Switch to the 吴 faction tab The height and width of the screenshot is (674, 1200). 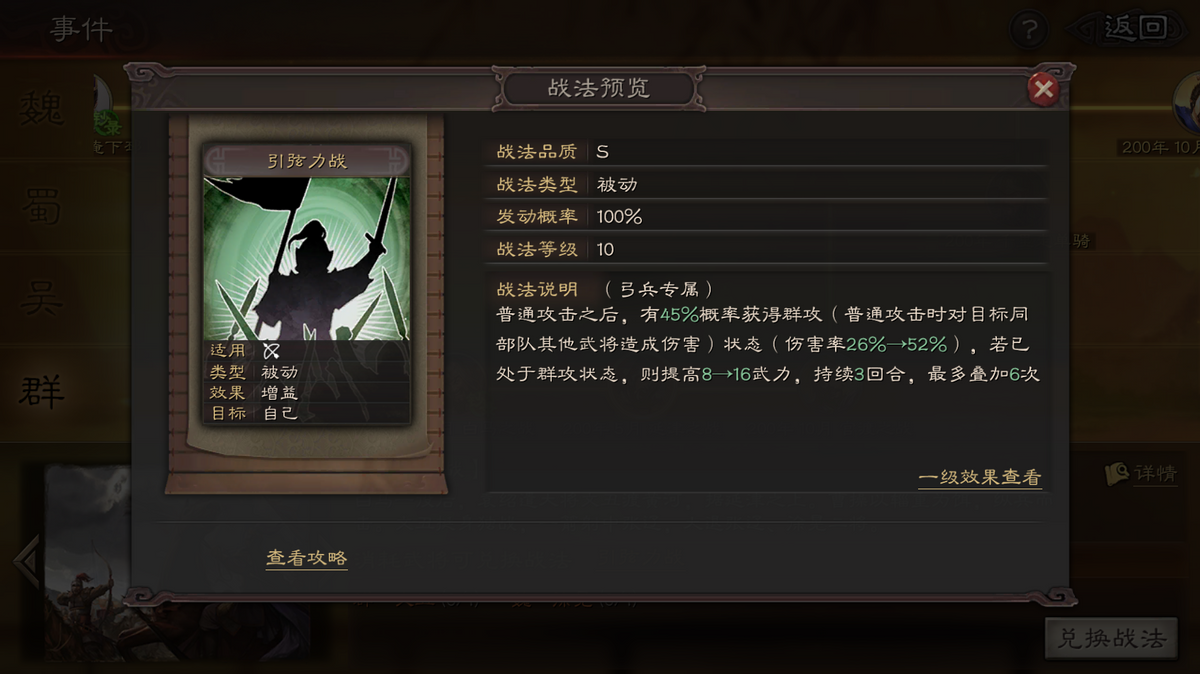[x=41, y=299]
